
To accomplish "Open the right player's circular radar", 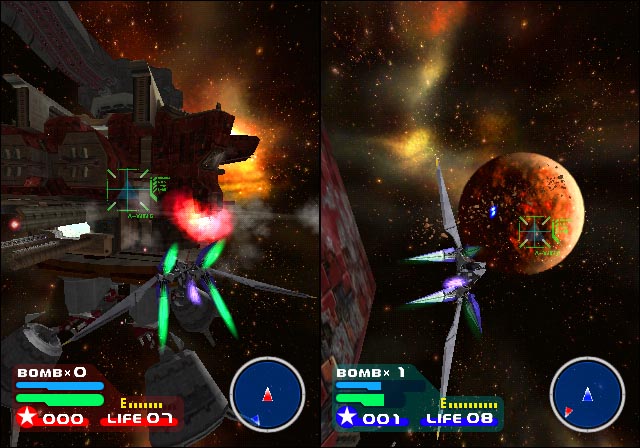I will coord(587,394).
